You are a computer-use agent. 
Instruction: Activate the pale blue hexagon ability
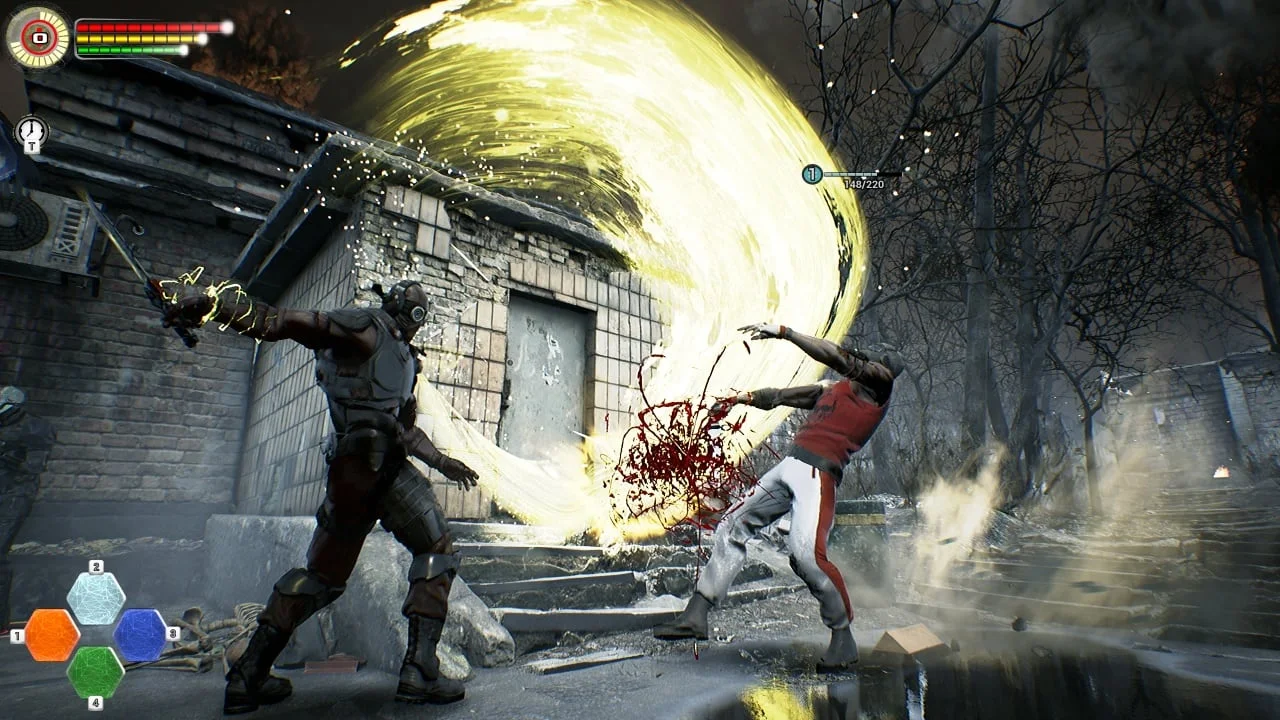coord(96,598)
